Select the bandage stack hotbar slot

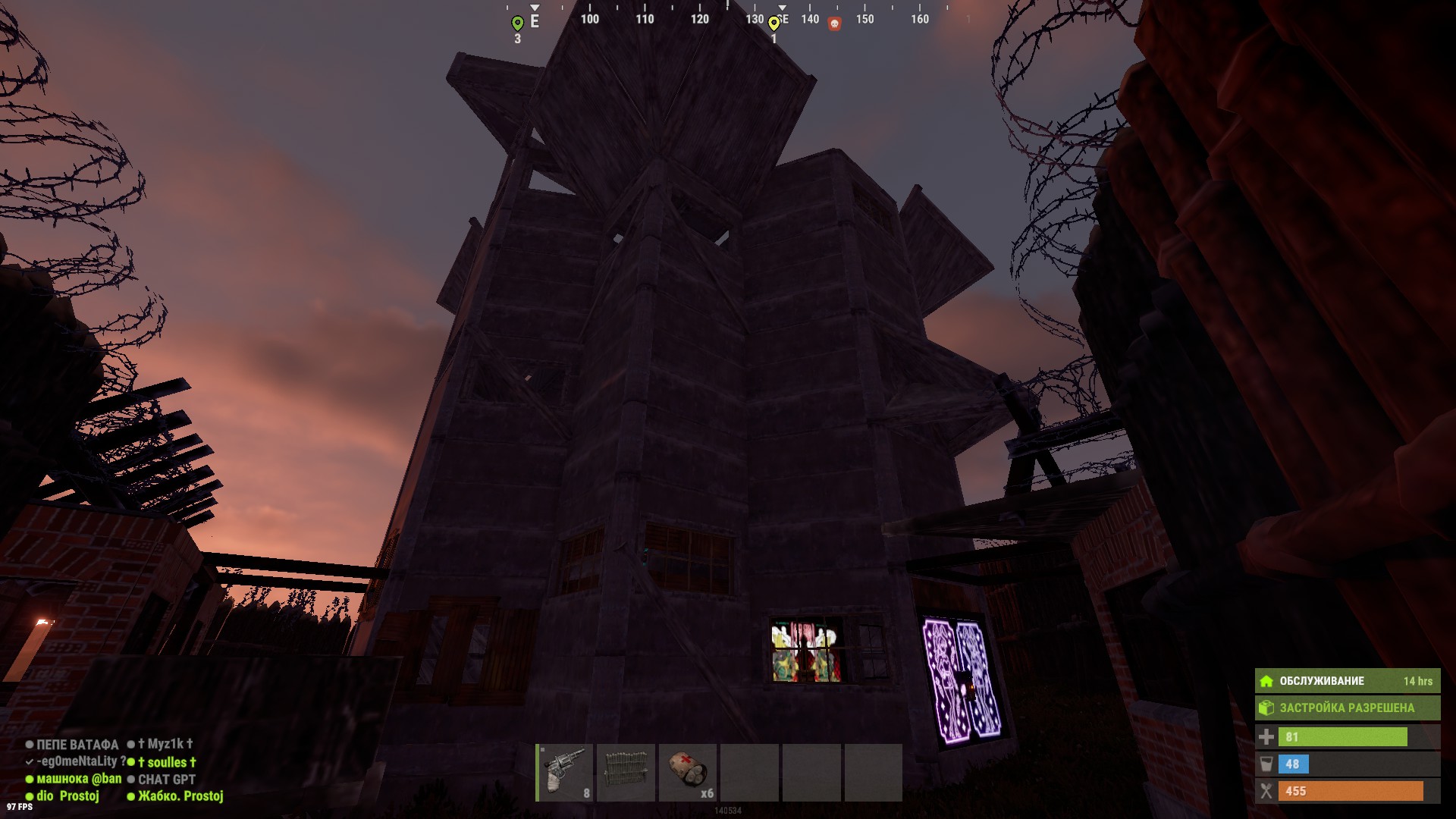[x=688, y=772]
